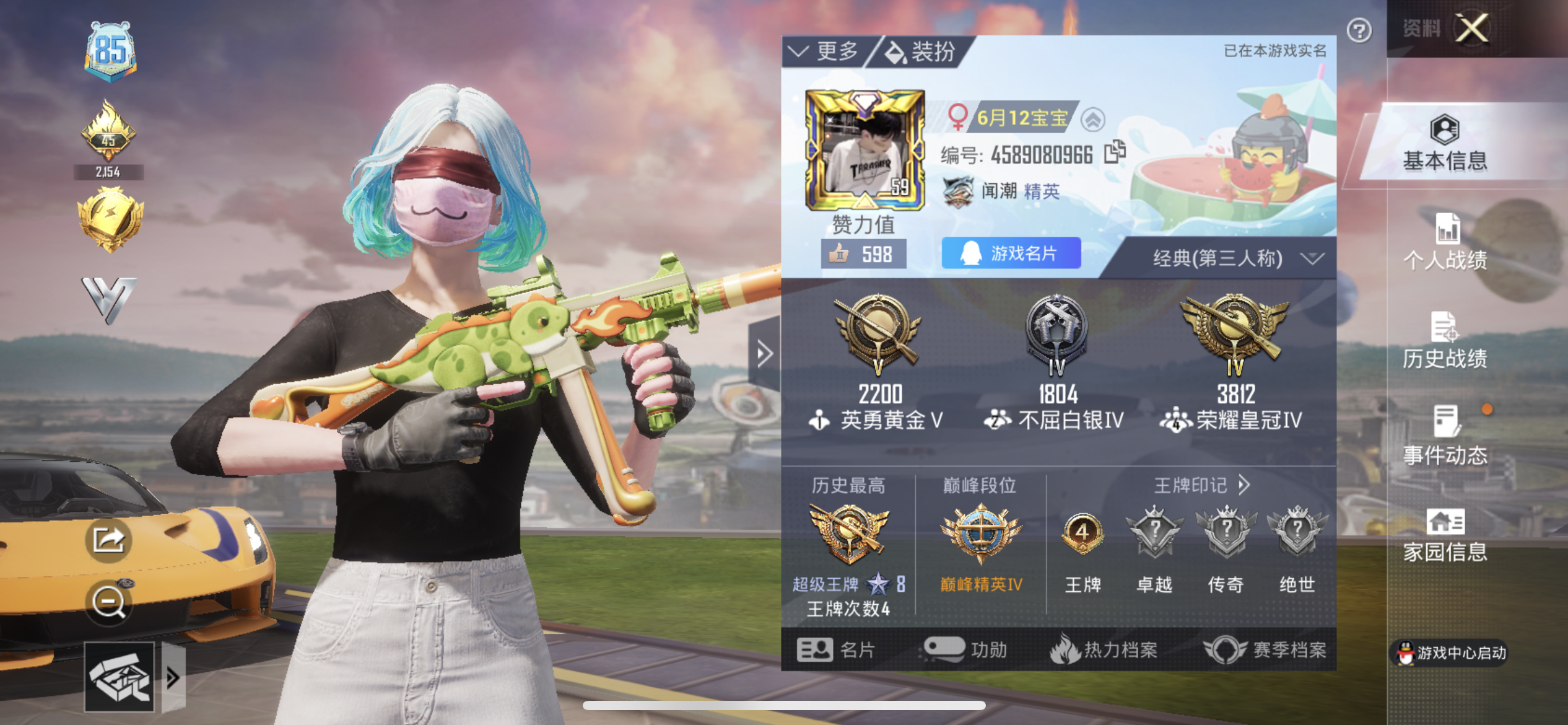Zoom out with the magnifier icon
This screenshot has height=725, width=1568.
[108, 602]
